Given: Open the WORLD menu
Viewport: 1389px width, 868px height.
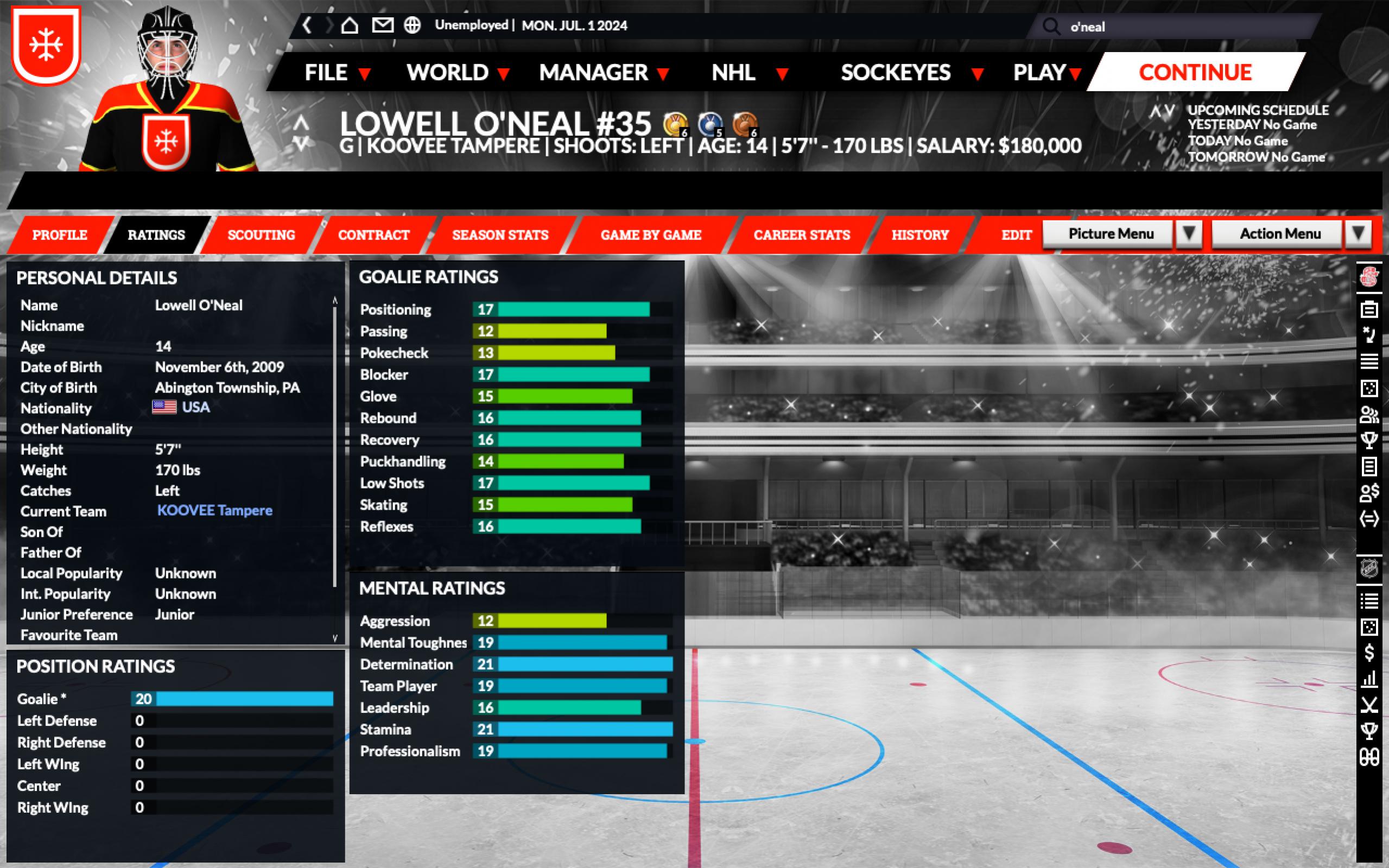Looking at the screenshot, I should click(458, 73).
